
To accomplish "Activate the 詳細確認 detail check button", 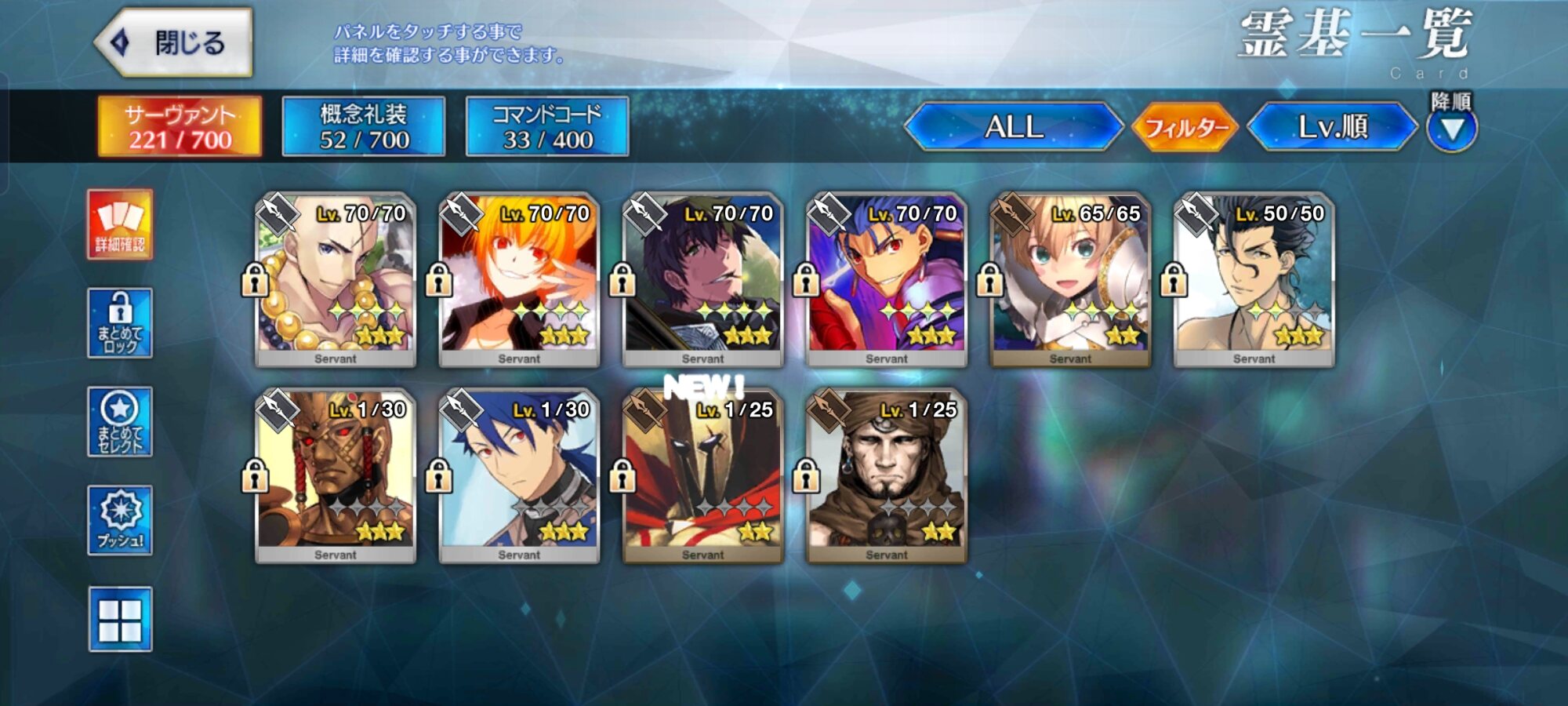I will tap(120, 224).
